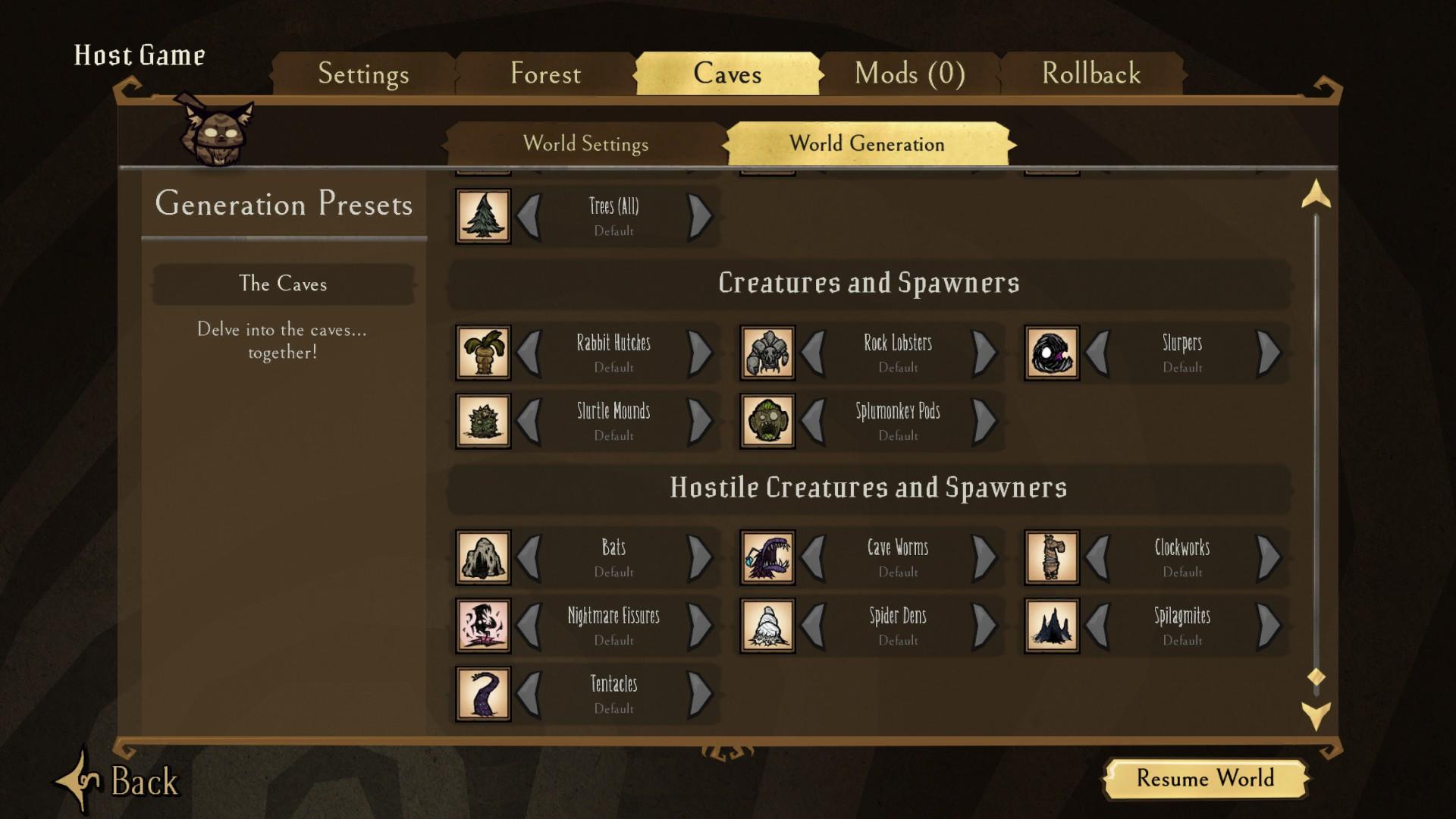Select the Rabbit Hutches carrot-creature icon
The image size is (1456, 819).
click(x=483, y=353)
